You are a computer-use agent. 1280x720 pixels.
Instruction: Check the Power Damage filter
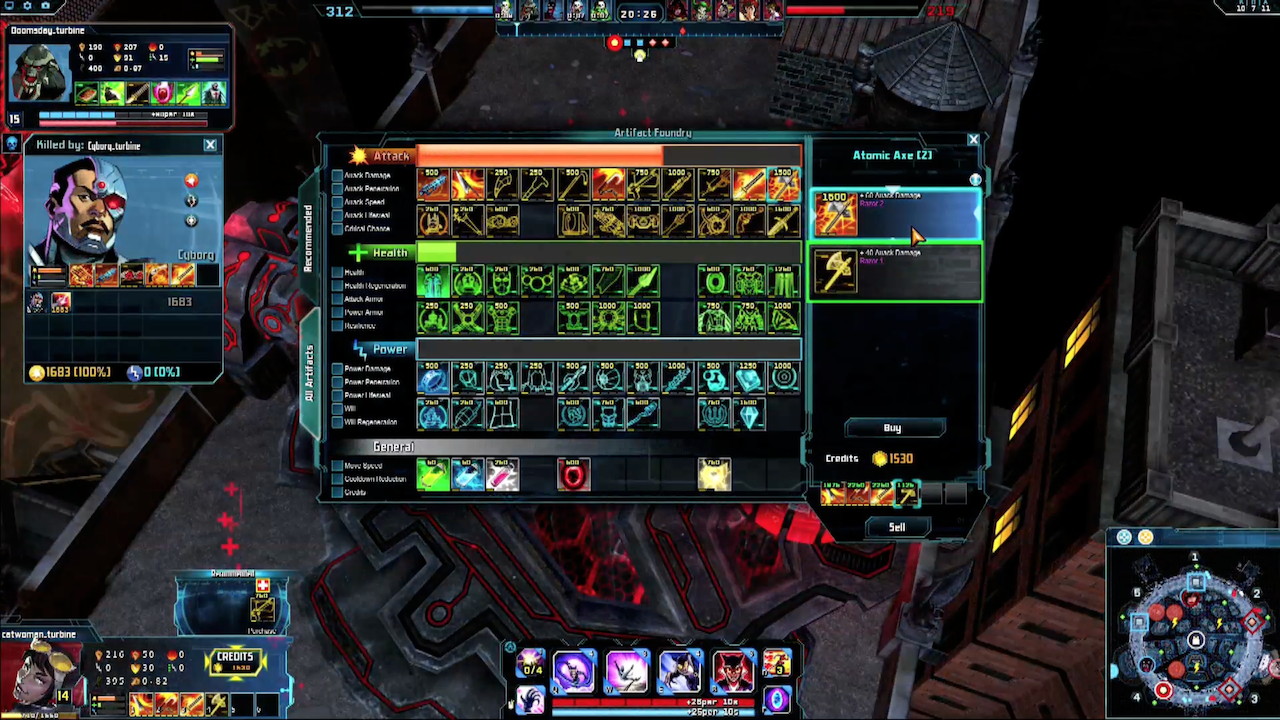click(x=337, y=369)
